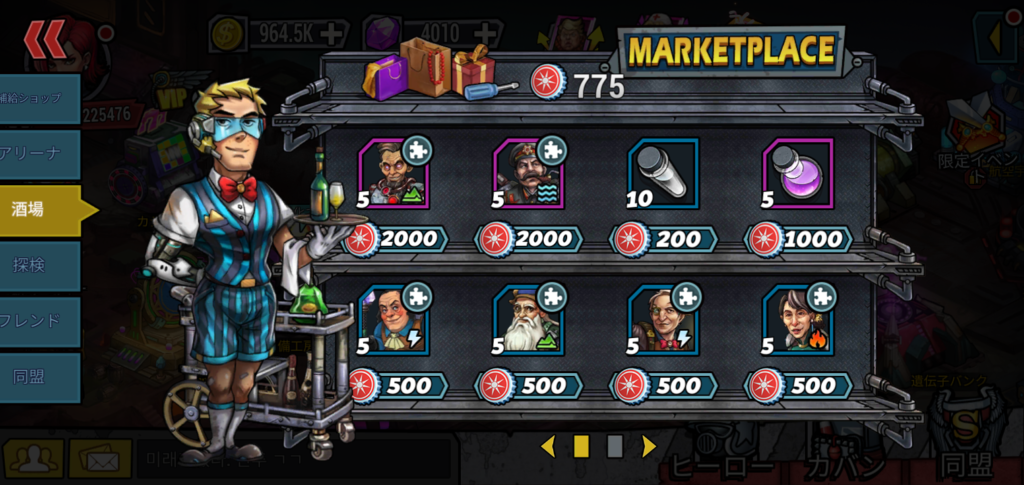
Task: Choose the purple potion flask item
Action: (797, 173)
